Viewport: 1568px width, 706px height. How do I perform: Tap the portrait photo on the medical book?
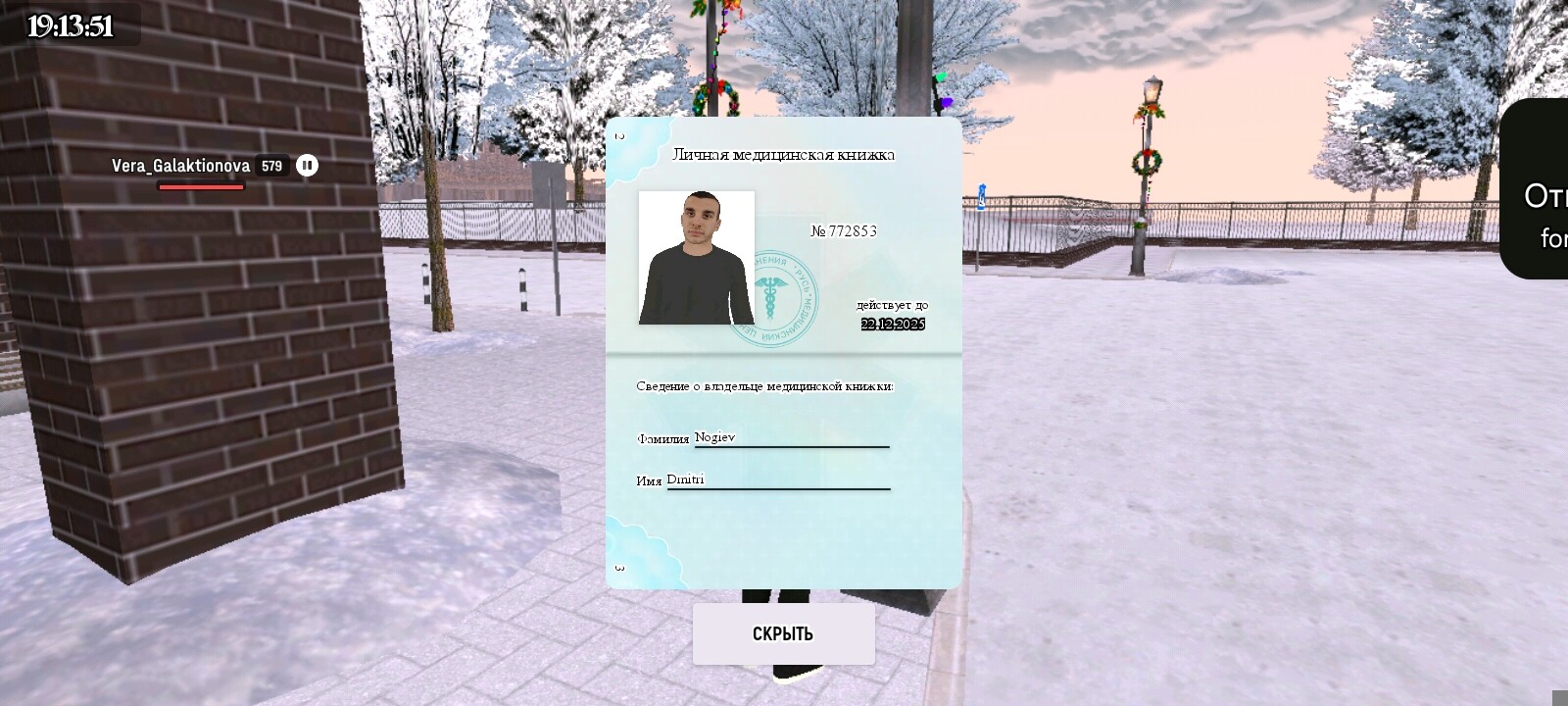(x=696, y=260)
